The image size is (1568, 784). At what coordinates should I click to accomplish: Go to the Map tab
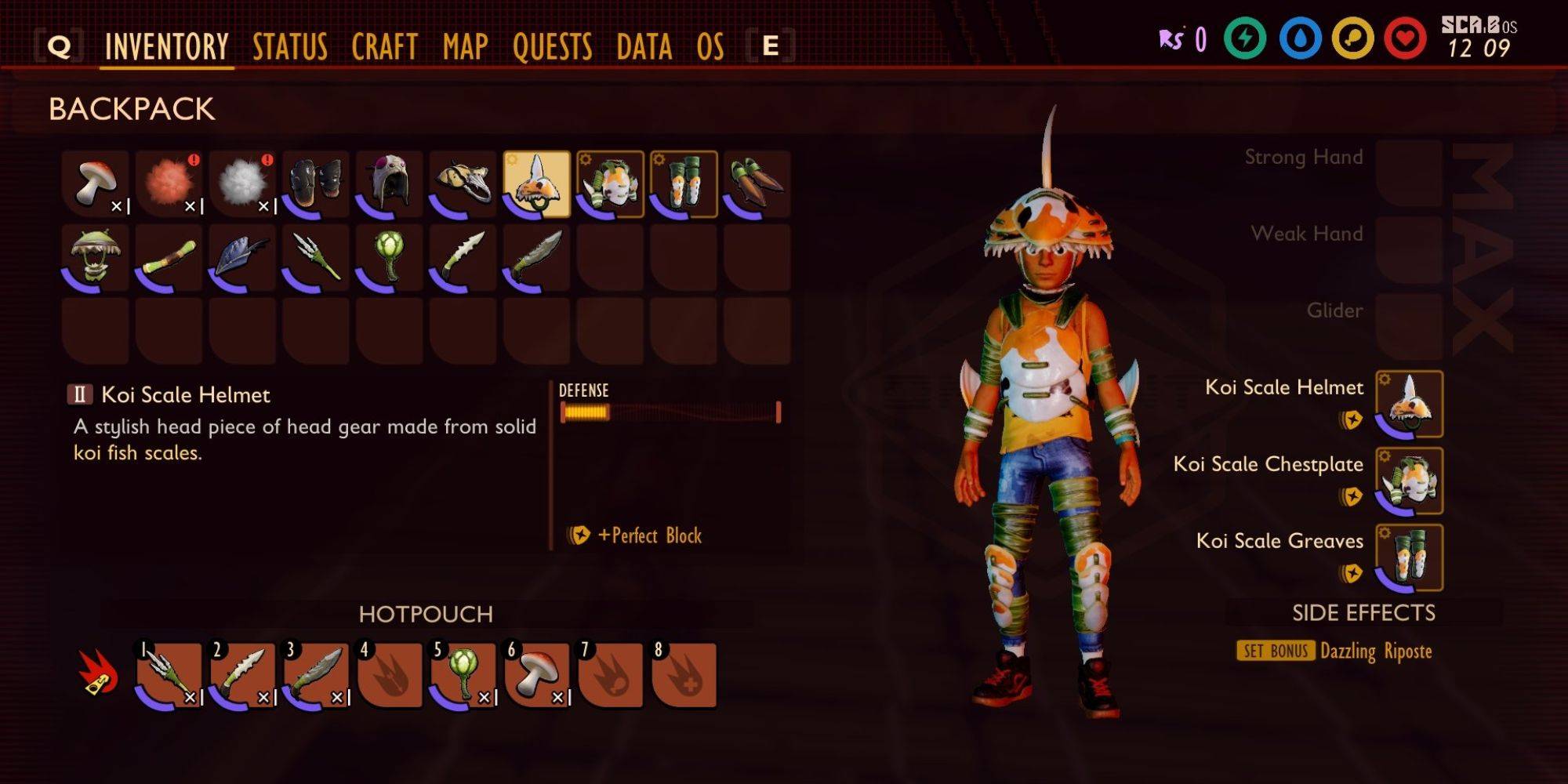[x=465, y=47]
